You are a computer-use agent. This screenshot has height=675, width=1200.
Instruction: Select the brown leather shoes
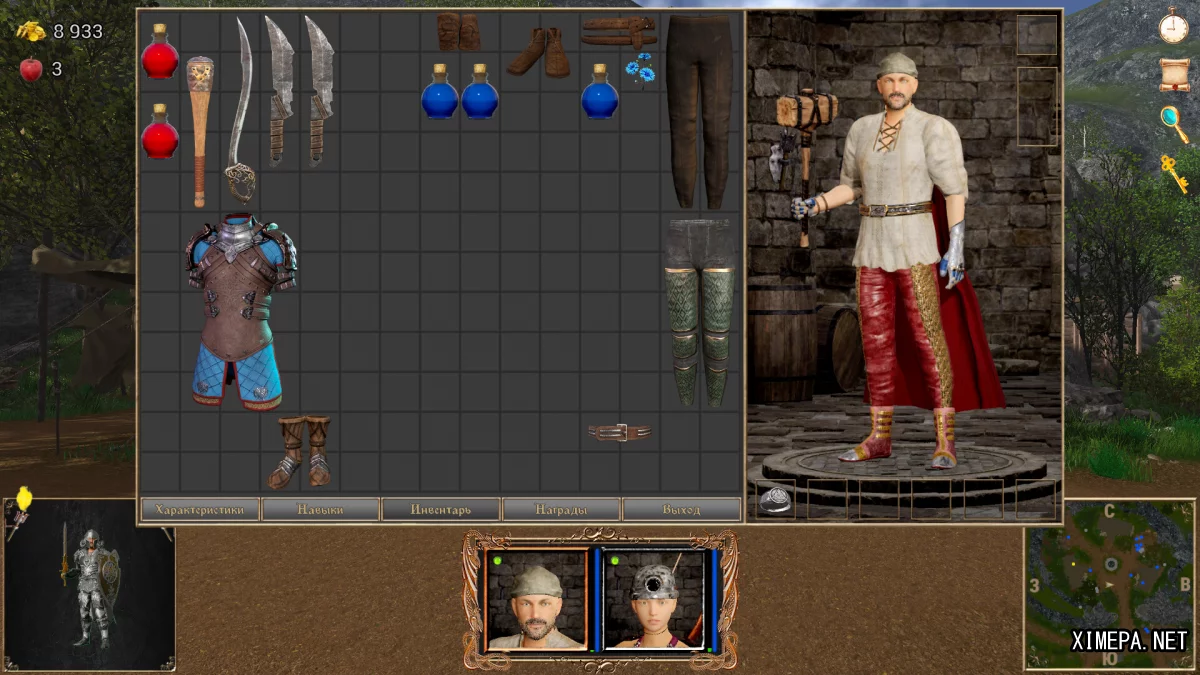point(539,52)
